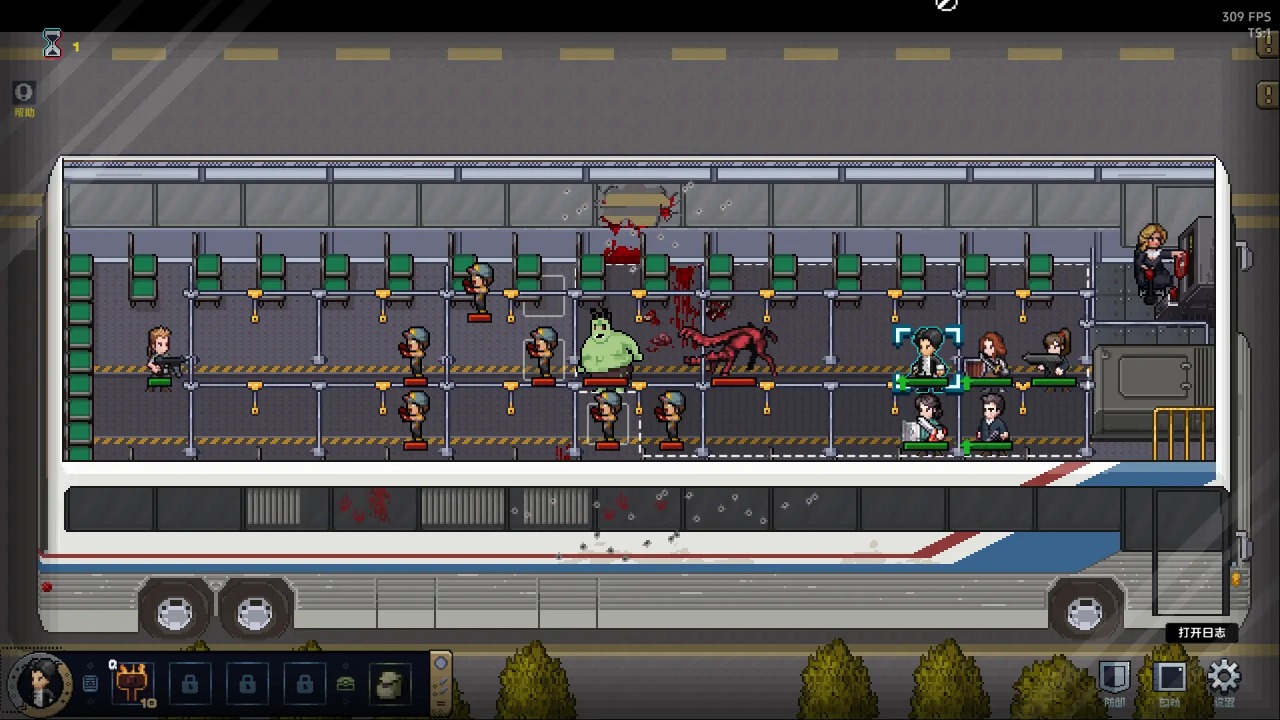Open the 设置 settings gear
Image resolution: width=1280 pixels, height=720 pixels.
(x=1224, y=679)
